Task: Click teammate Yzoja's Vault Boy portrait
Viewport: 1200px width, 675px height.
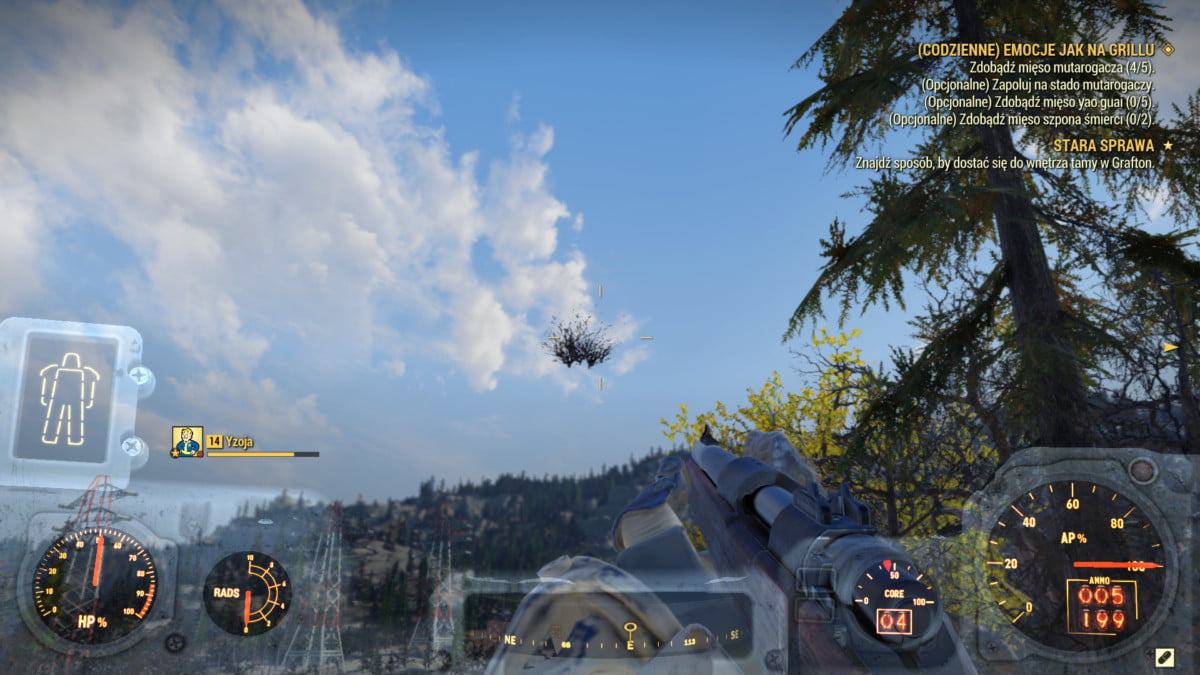Action: click(x=186, y=441)
